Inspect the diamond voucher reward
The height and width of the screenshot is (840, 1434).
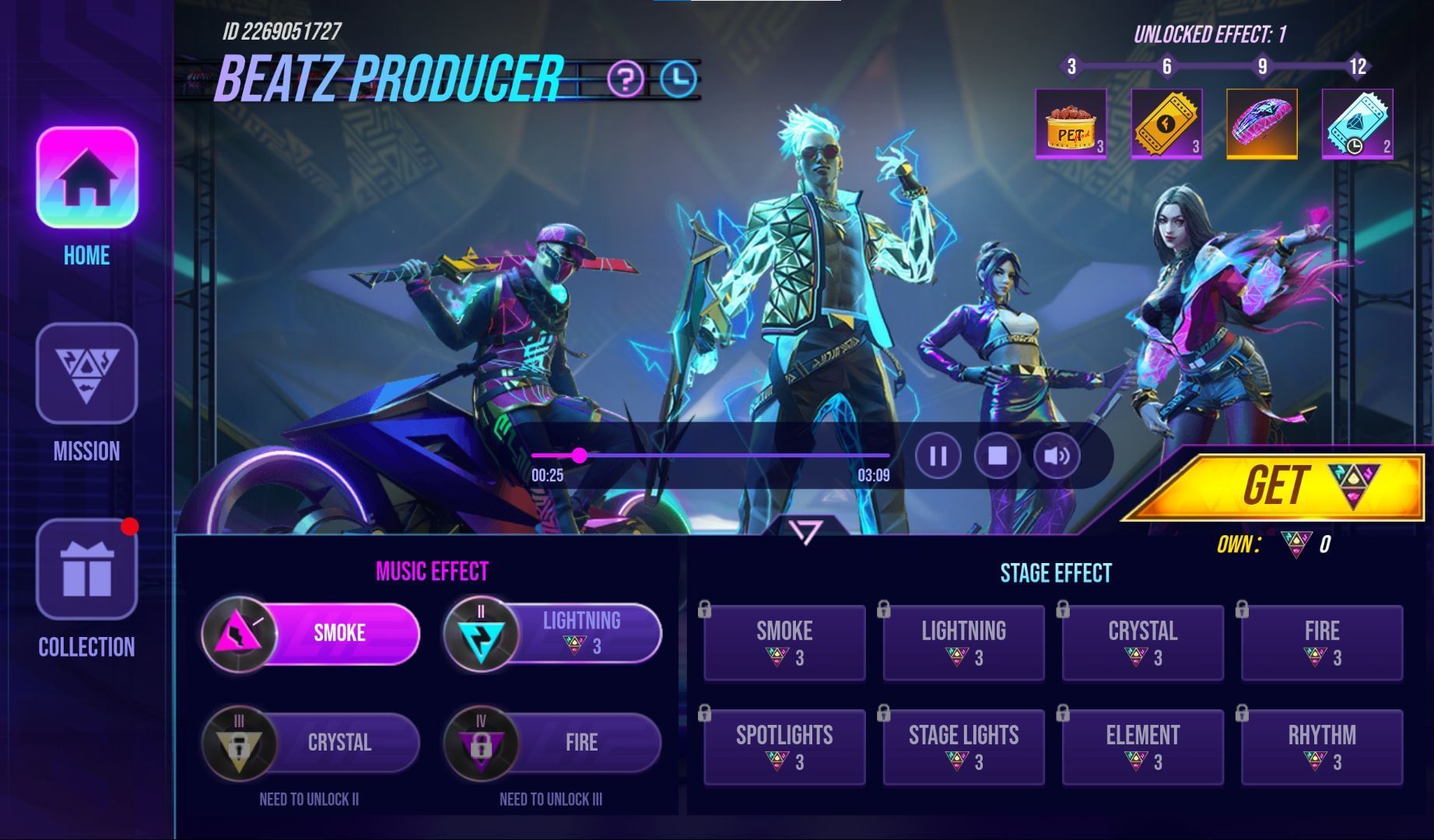(1357, 124)
